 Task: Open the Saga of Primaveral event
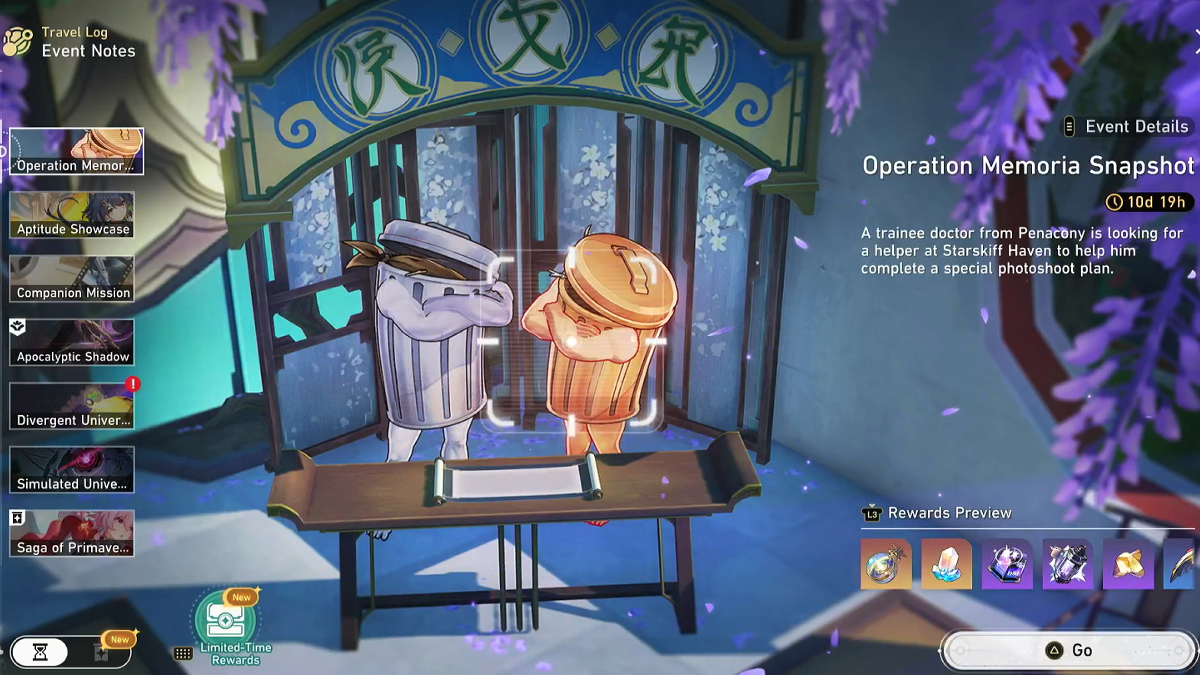coord(72,533)
